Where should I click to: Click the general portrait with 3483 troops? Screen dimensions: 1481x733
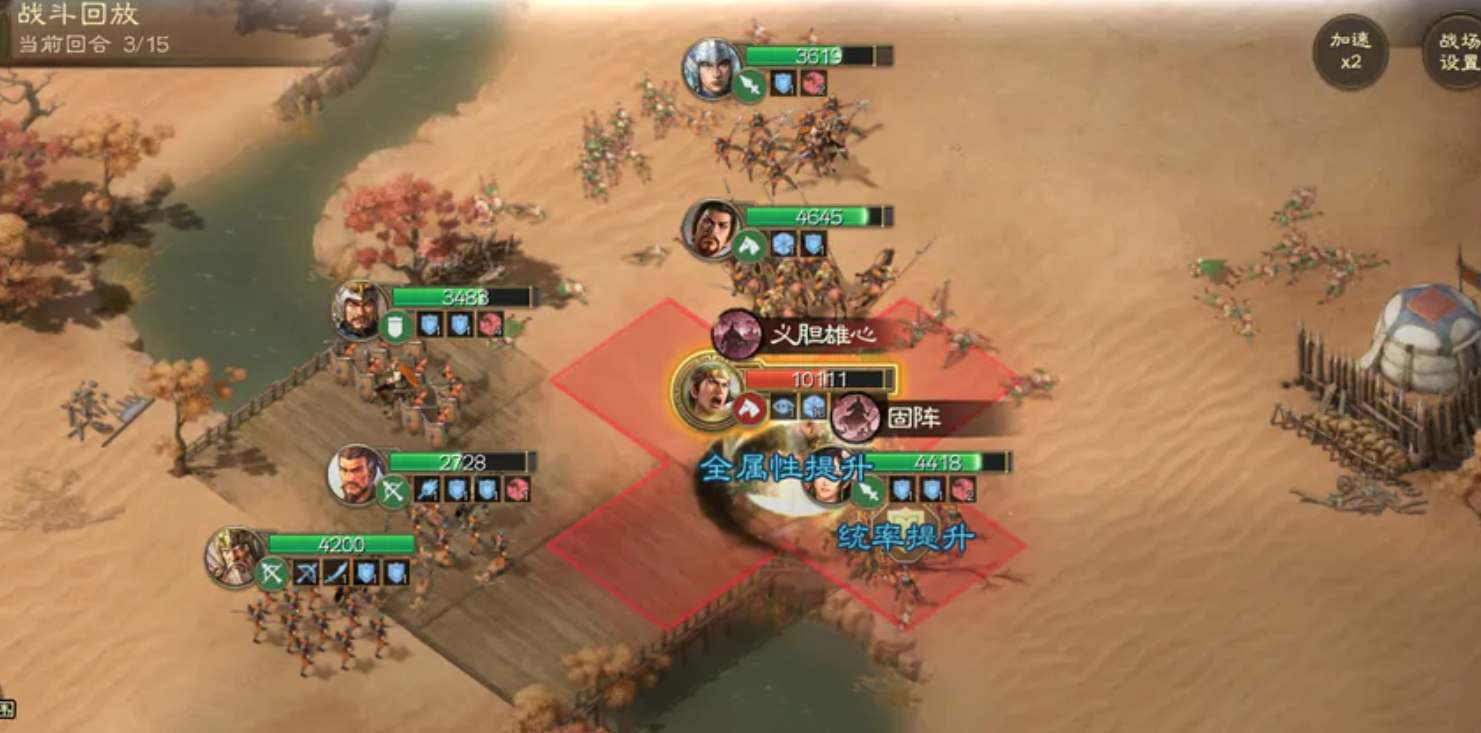[359, 309]
